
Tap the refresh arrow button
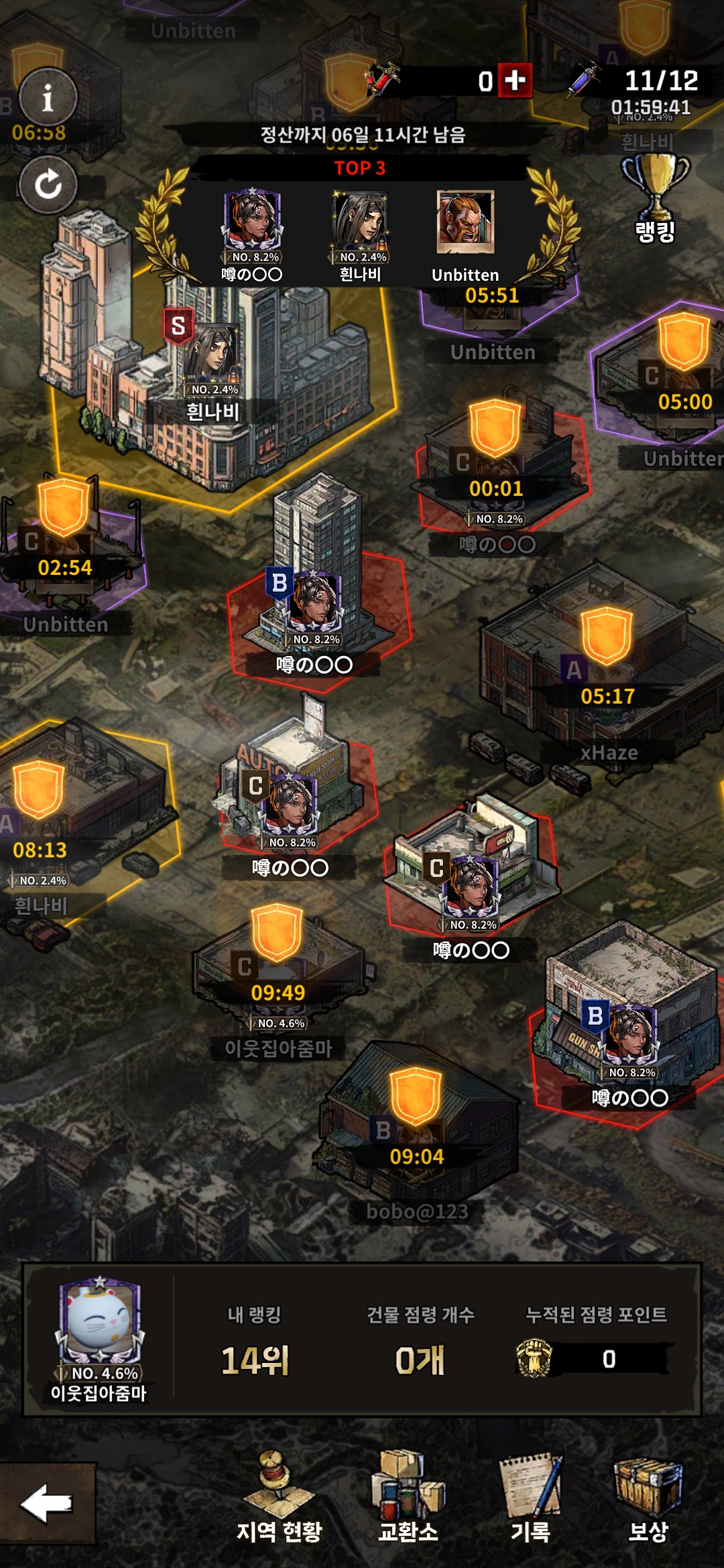(x=48, y=184)
